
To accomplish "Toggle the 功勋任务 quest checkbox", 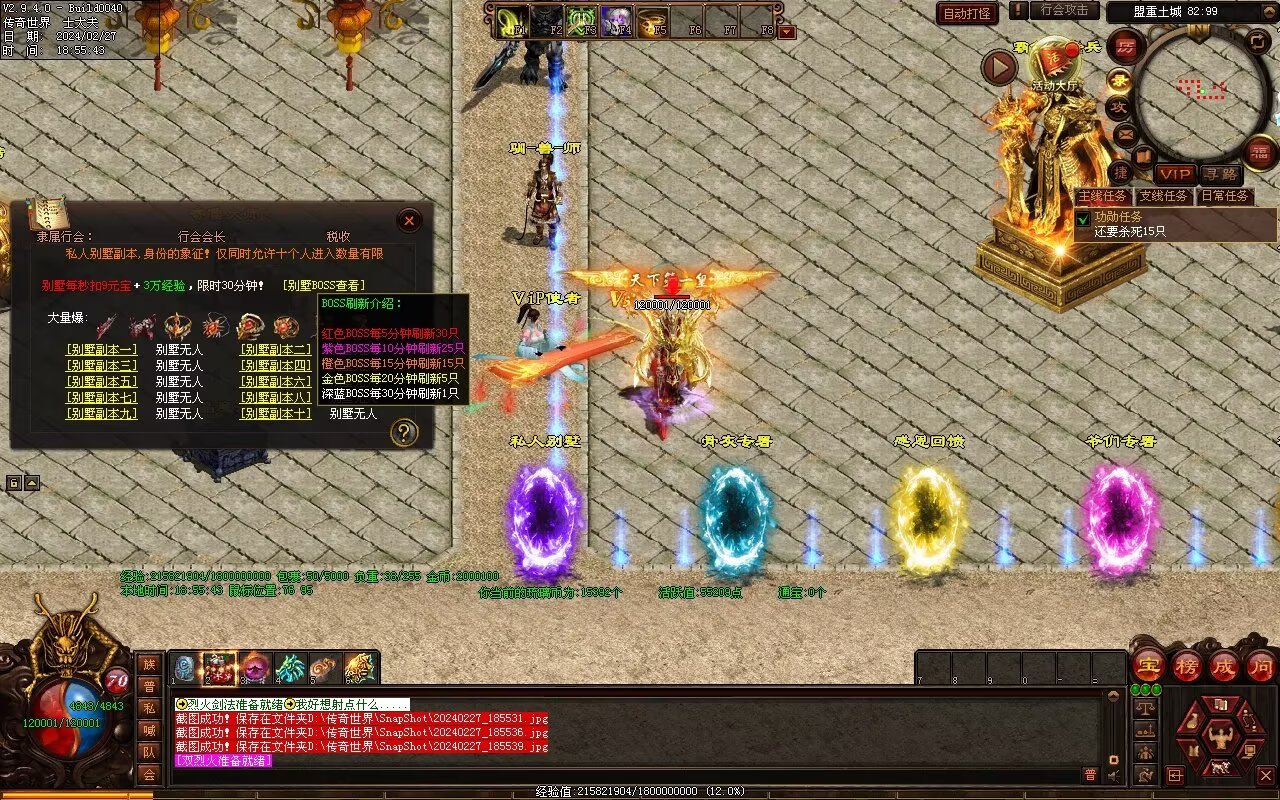I will pyautogui.click(x=1083, y=218).
